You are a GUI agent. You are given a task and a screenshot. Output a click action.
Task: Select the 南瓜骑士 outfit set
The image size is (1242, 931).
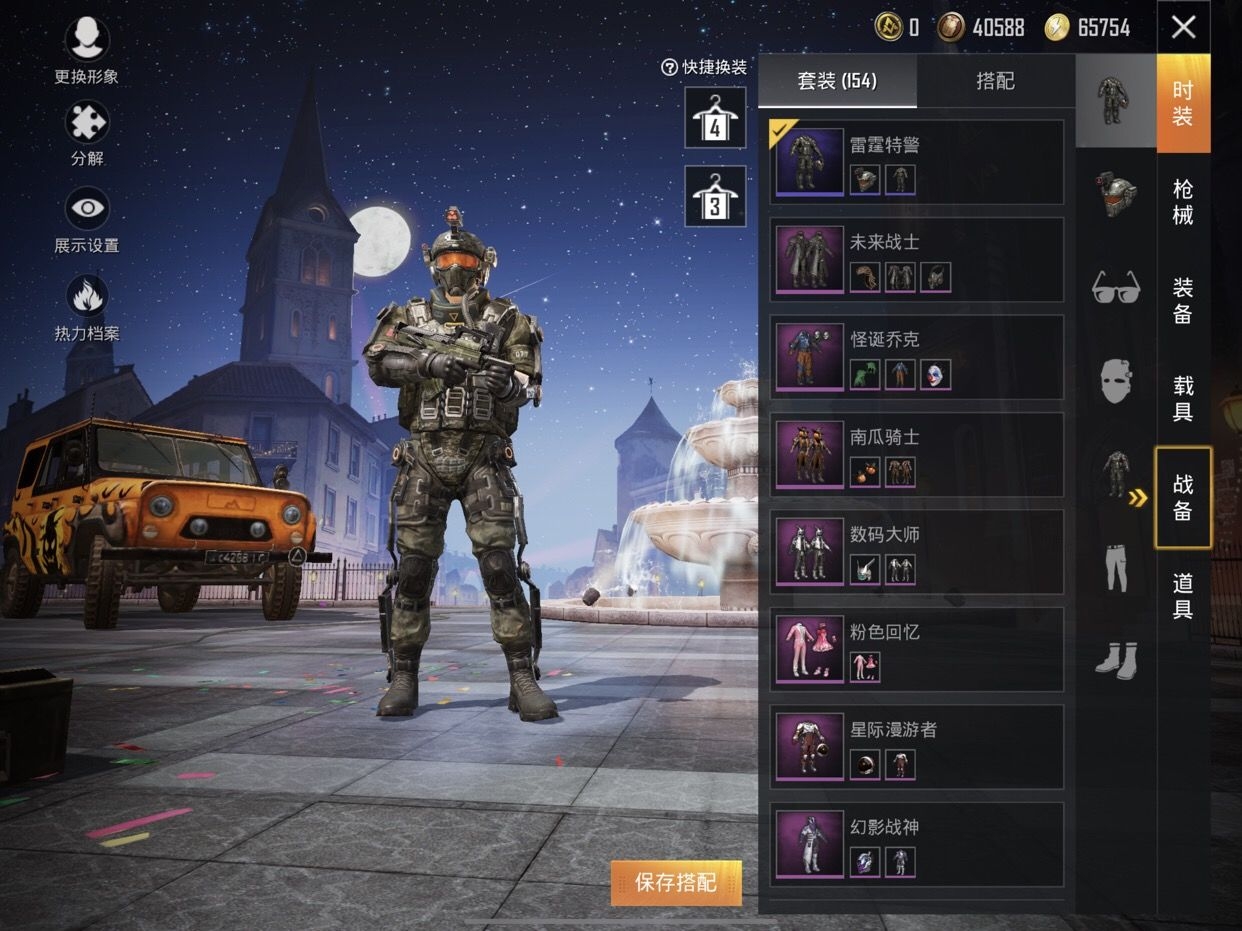tap(916, 454)
